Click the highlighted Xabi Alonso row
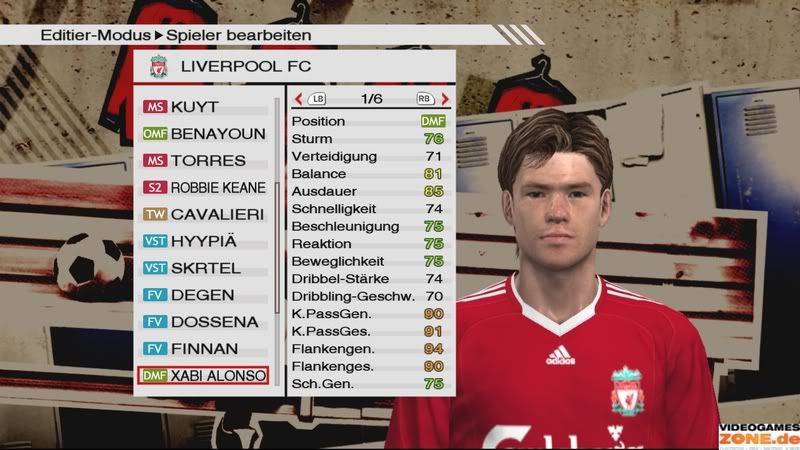This screenshot has height=450, width=800. click(x=205, y=376)
